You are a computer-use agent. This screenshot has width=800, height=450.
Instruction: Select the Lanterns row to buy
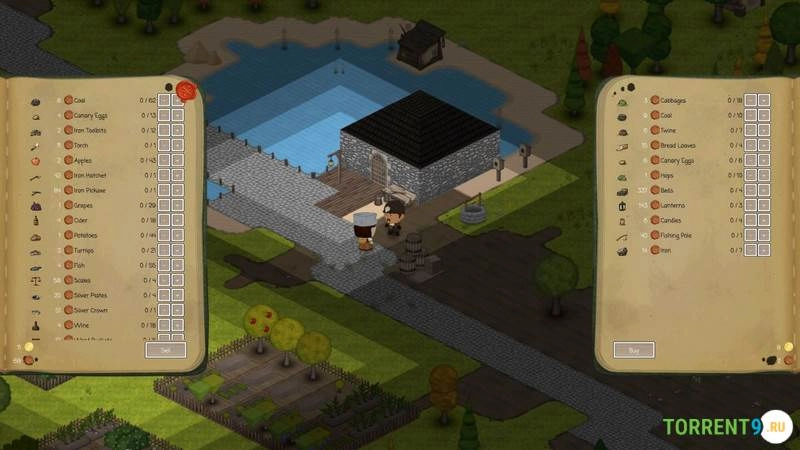[671, 205]
